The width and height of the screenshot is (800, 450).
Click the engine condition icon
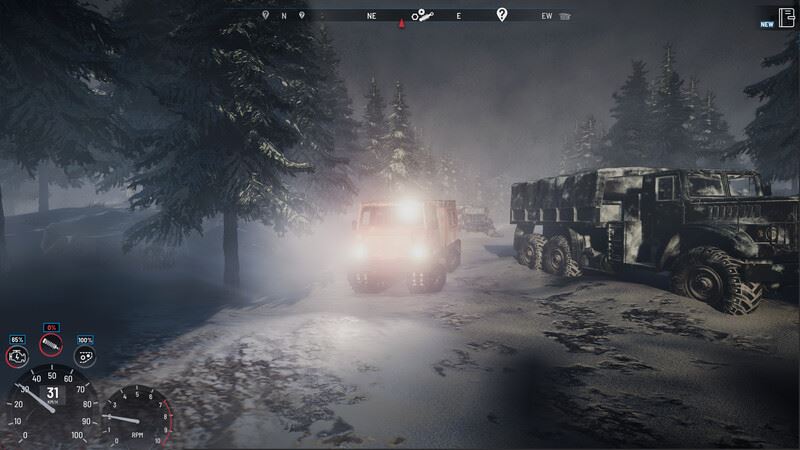pos(17,356)
